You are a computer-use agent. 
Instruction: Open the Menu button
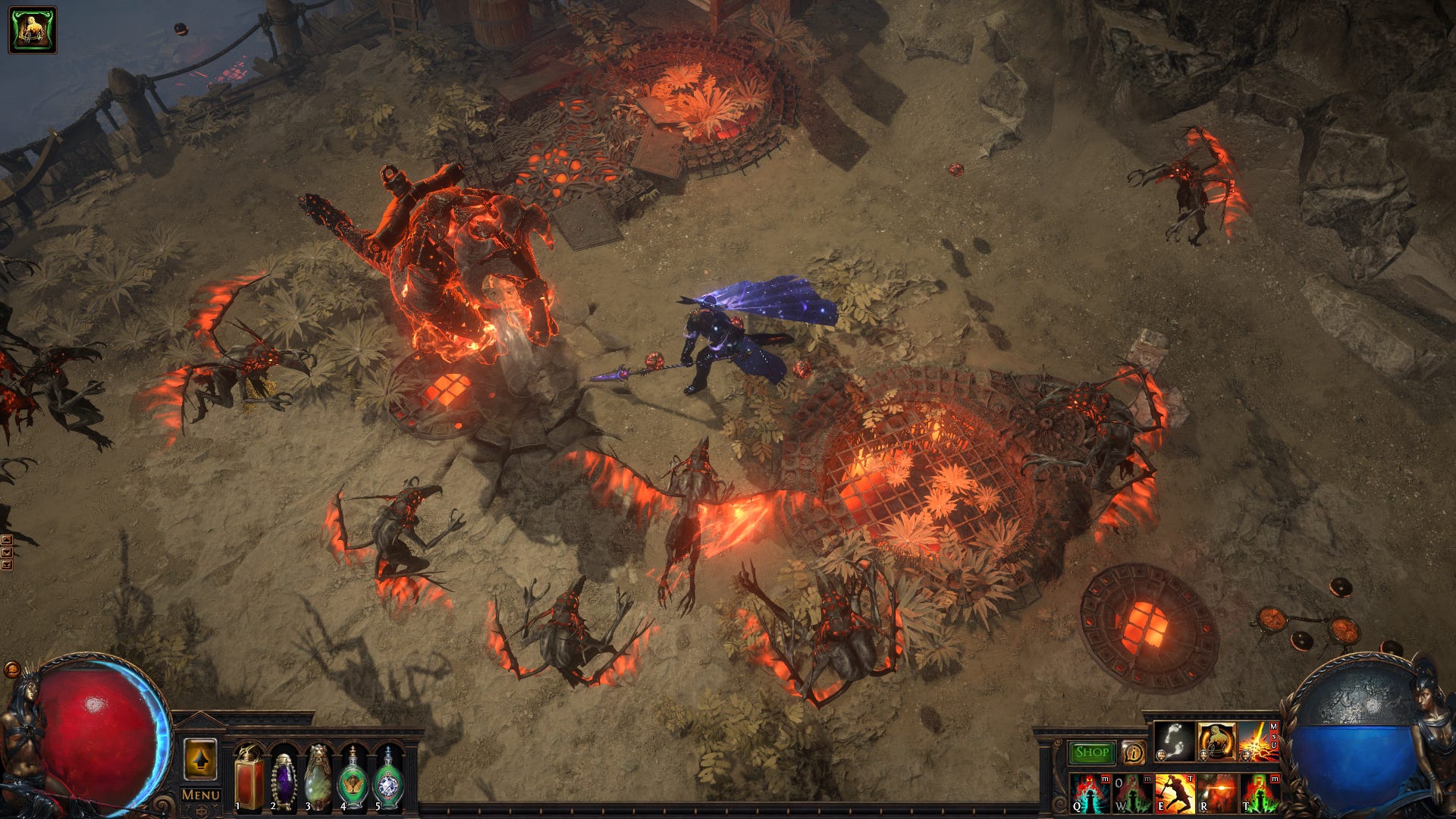(x=200, y=795)
